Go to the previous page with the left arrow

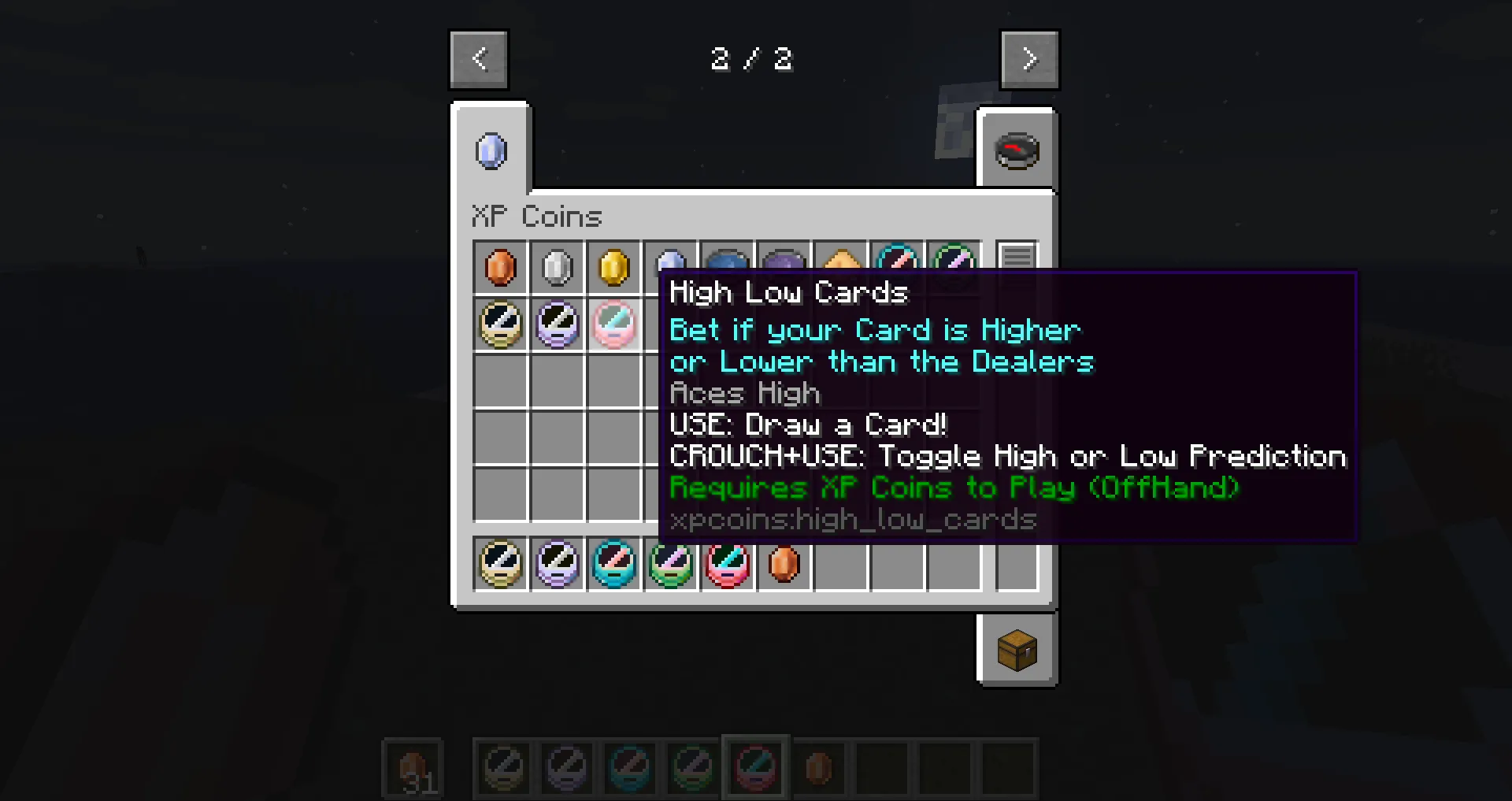point(478,58)
